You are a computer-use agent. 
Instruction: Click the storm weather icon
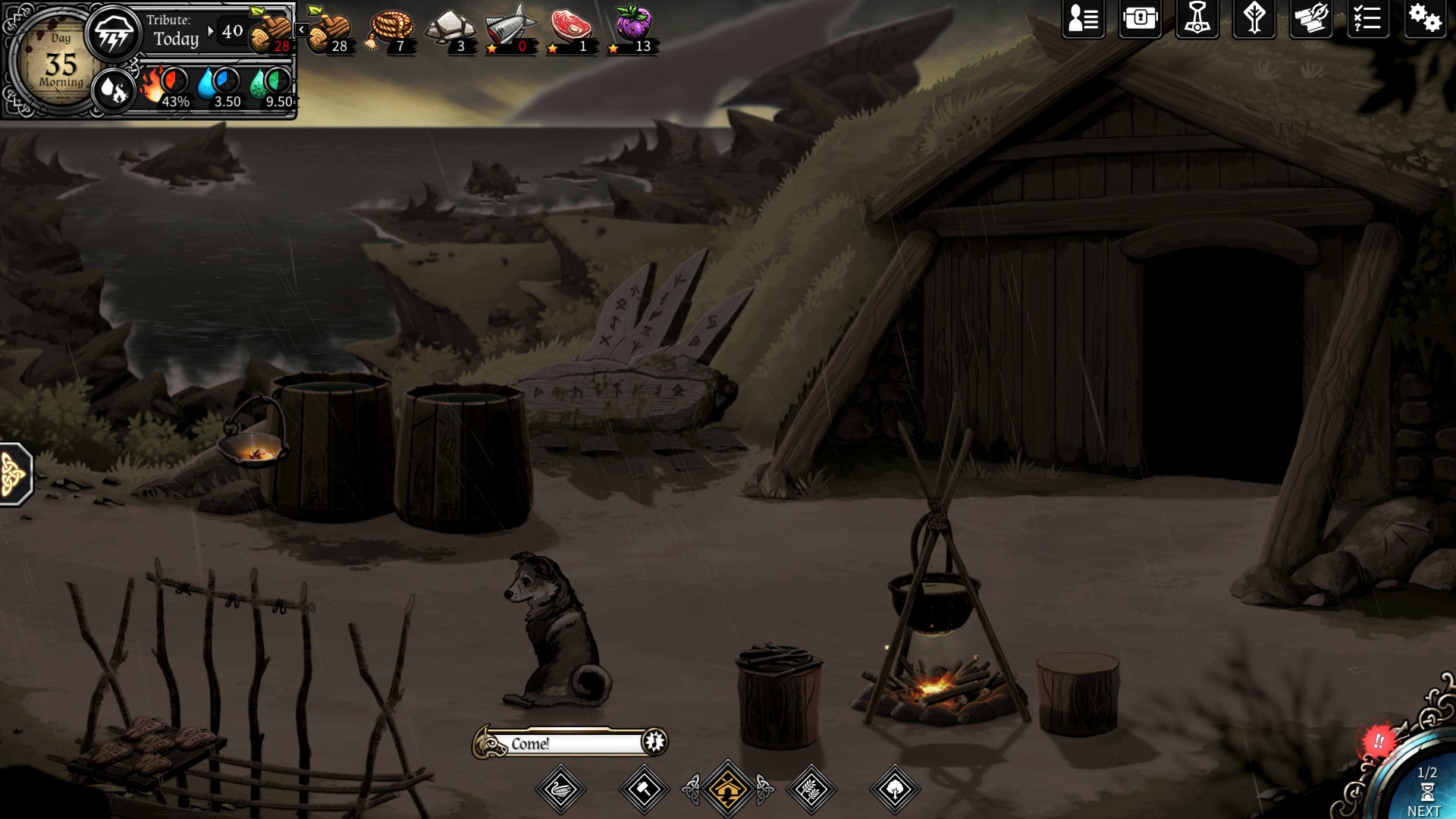113,34
